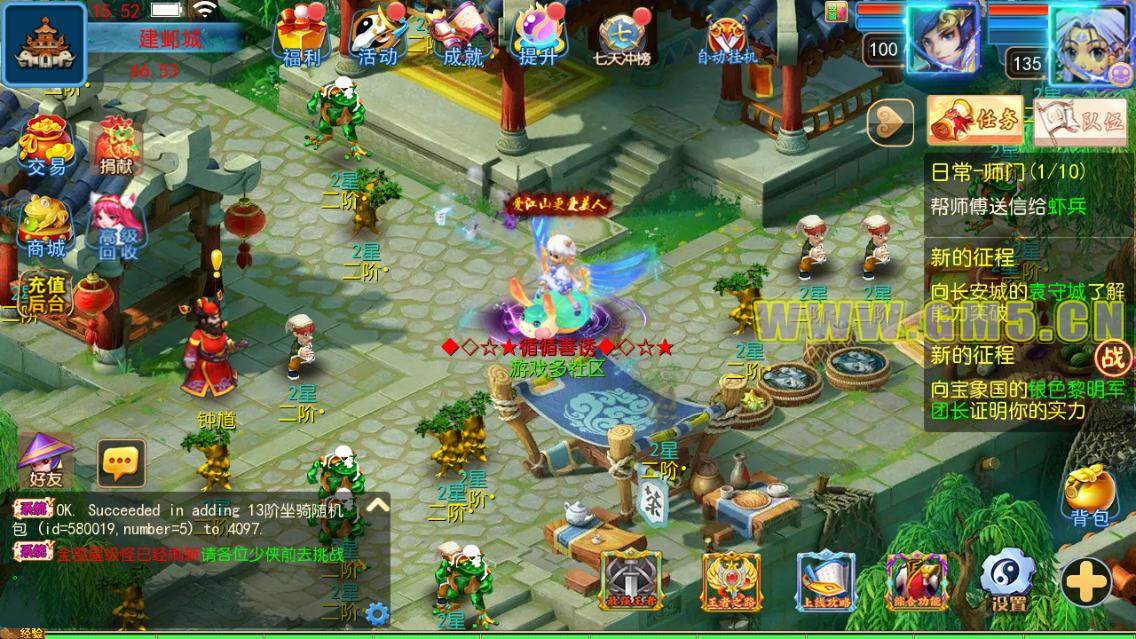The width and height of the screenshot is (1136, 639).
Task: Open the 商城 shop toad icon
Action: (x=46, y=226)
